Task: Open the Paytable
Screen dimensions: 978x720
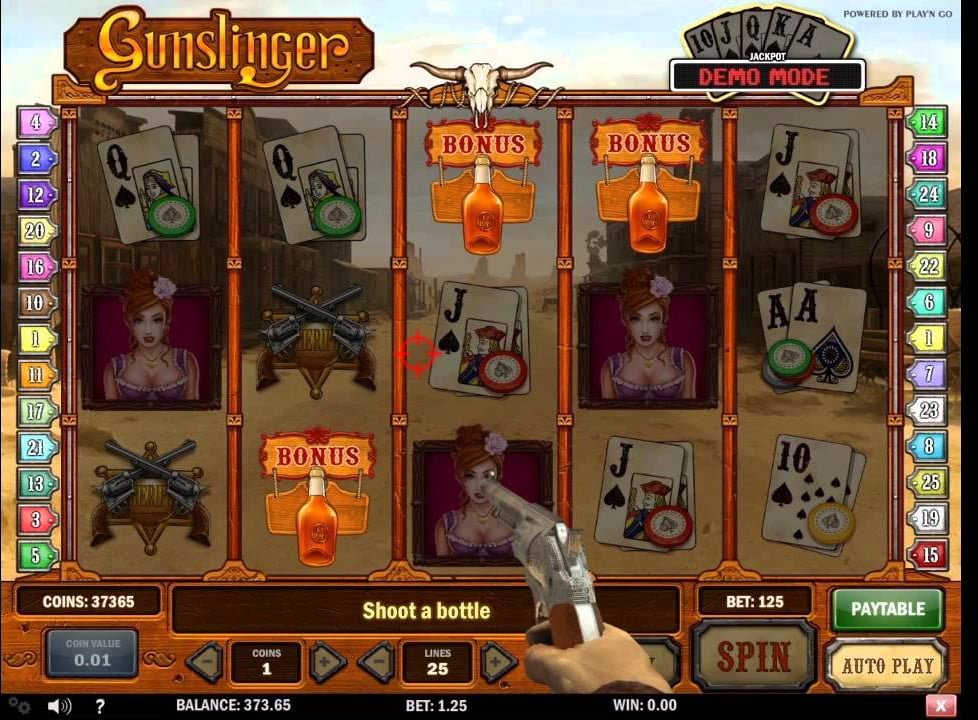Action: 886,608
